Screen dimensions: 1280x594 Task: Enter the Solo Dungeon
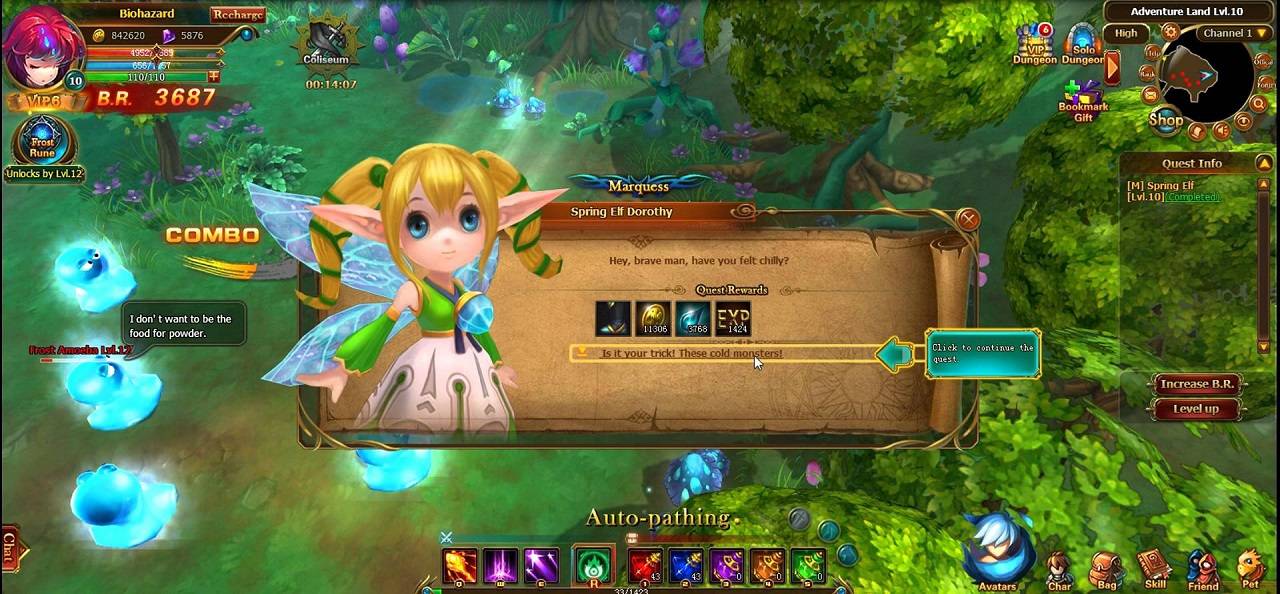click(x=1083, y=43)
